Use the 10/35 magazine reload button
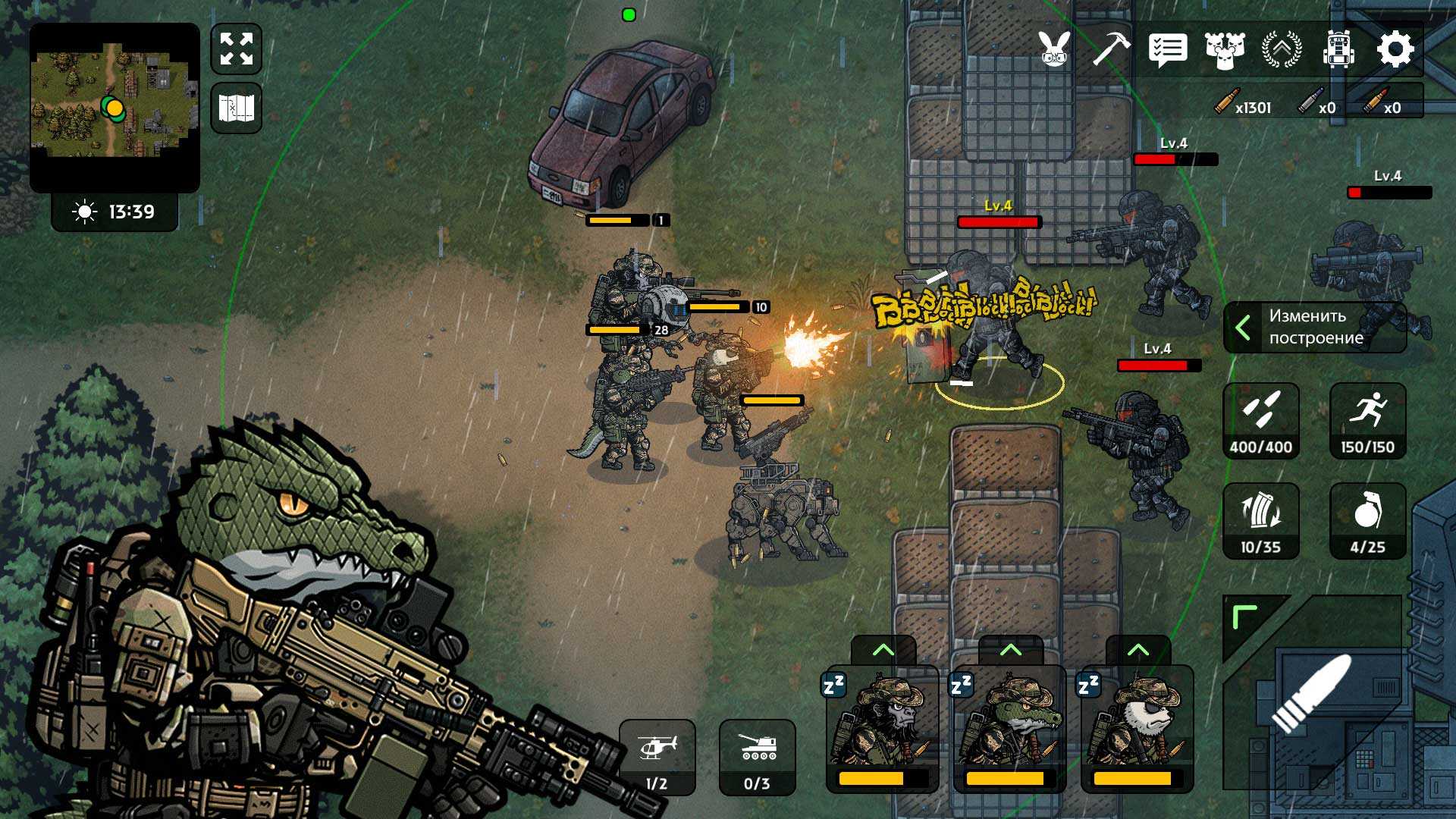The image size is (1456, 819). click(x=1261, y=521)
